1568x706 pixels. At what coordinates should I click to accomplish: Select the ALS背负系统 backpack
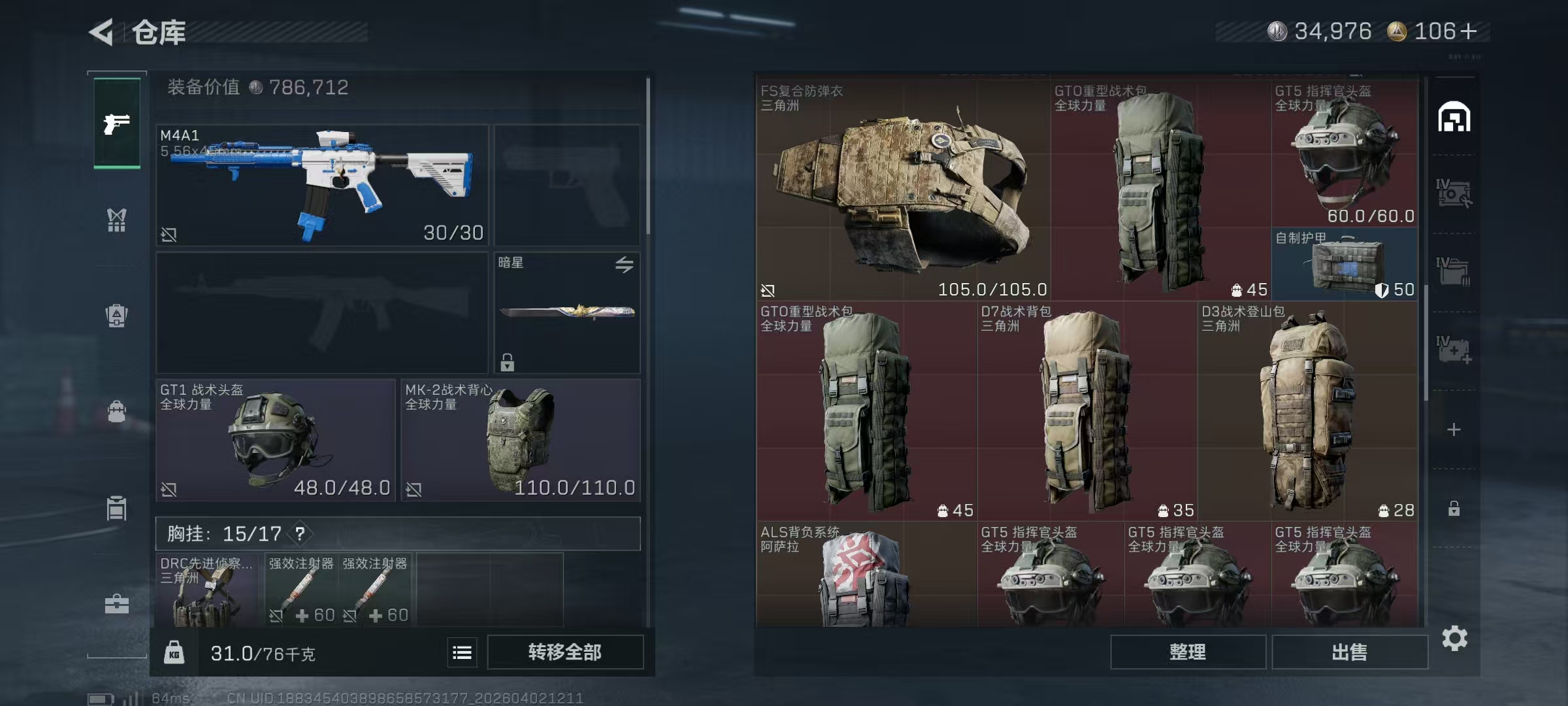tap(866, 575)
